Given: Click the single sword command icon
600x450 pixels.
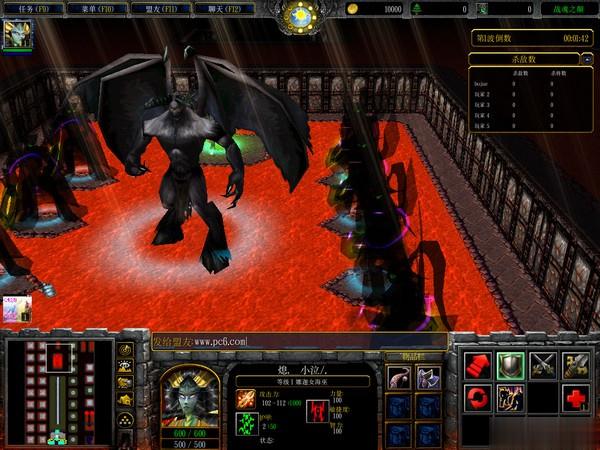Looking at the screenshot, I should click(576, 365).
